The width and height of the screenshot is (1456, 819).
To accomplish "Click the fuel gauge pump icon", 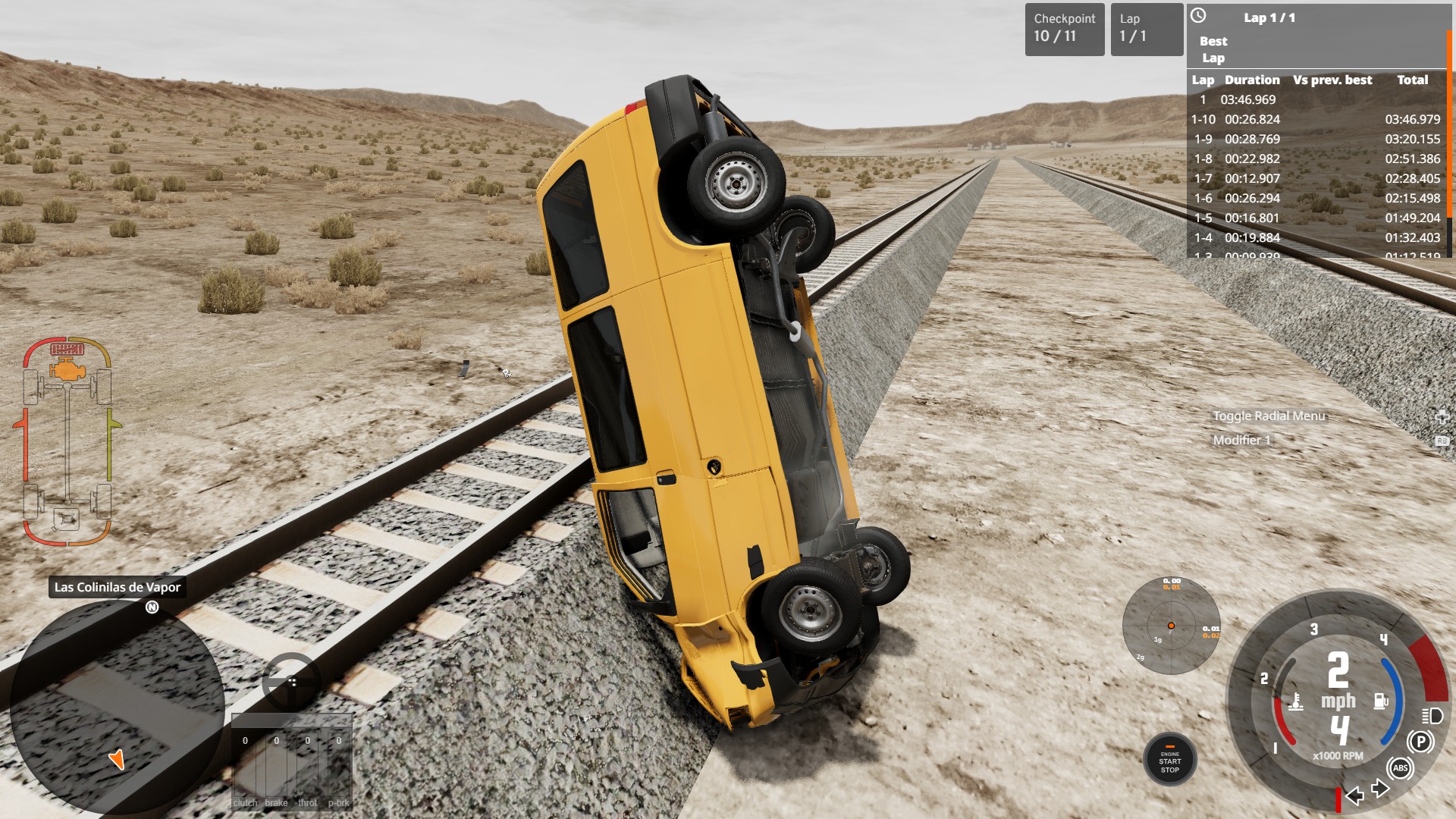I will click(x=1381, y=701).
